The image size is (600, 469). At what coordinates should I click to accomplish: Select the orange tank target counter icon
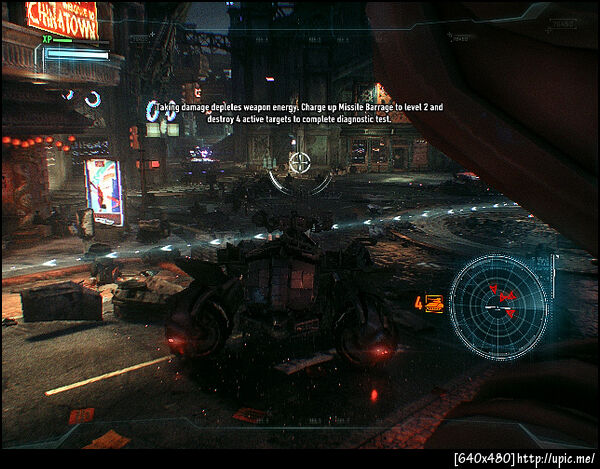(434, 303)
